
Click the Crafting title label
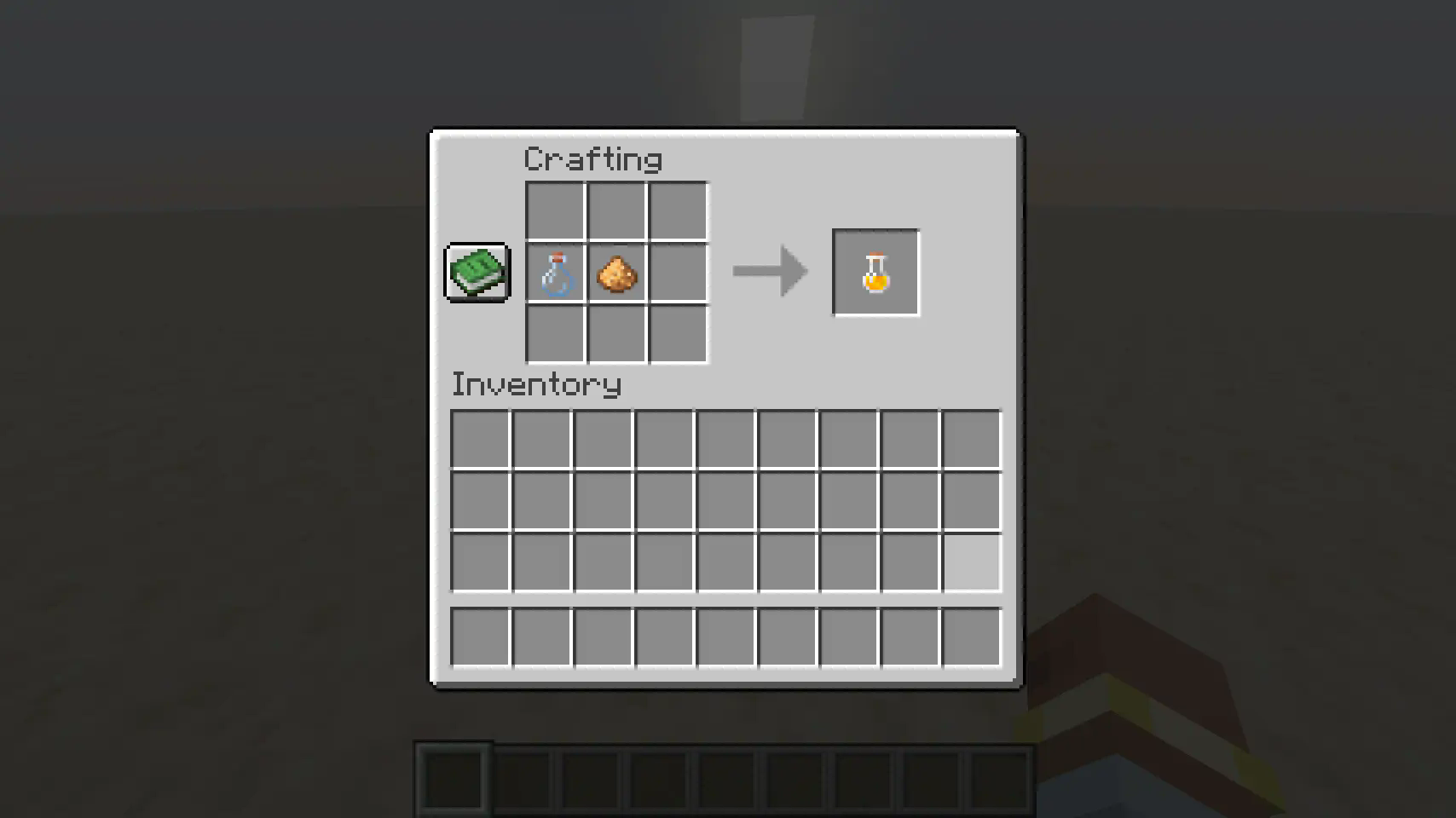pos(592,158)
